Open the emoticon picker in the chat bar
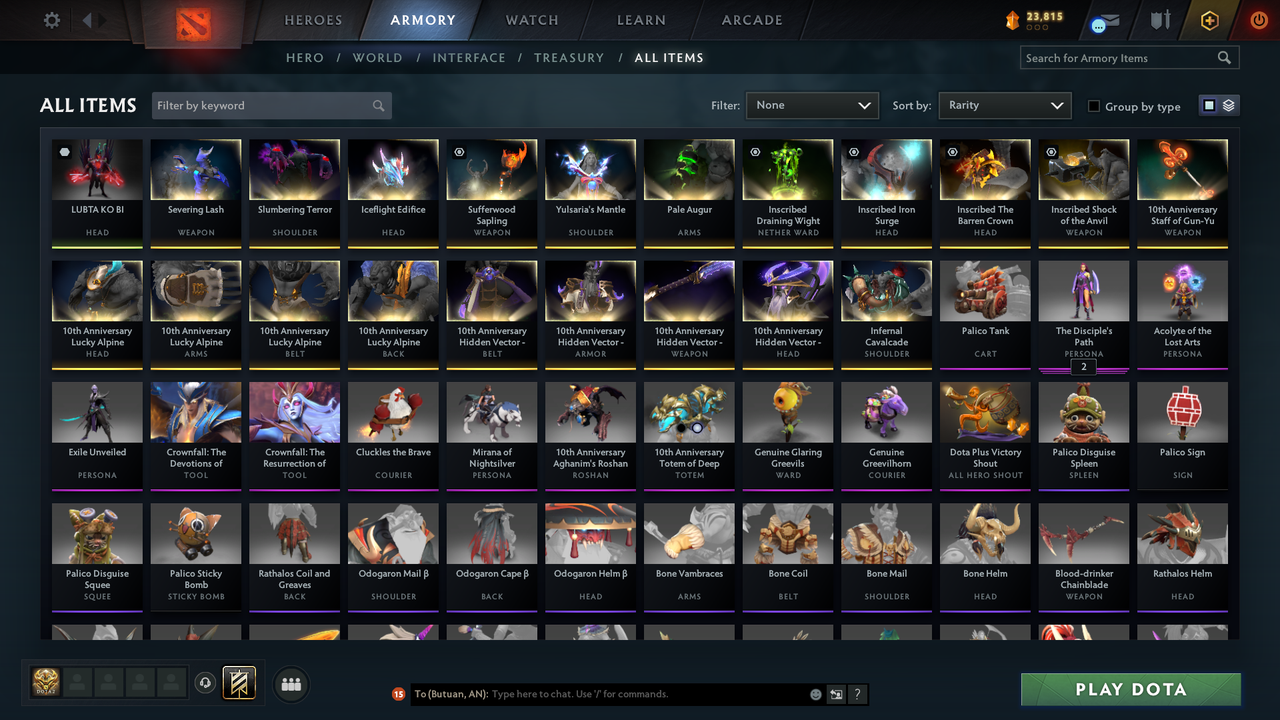Image resolution: width=1280 pixels, height=720 pixels. click(x=816, y=694)
